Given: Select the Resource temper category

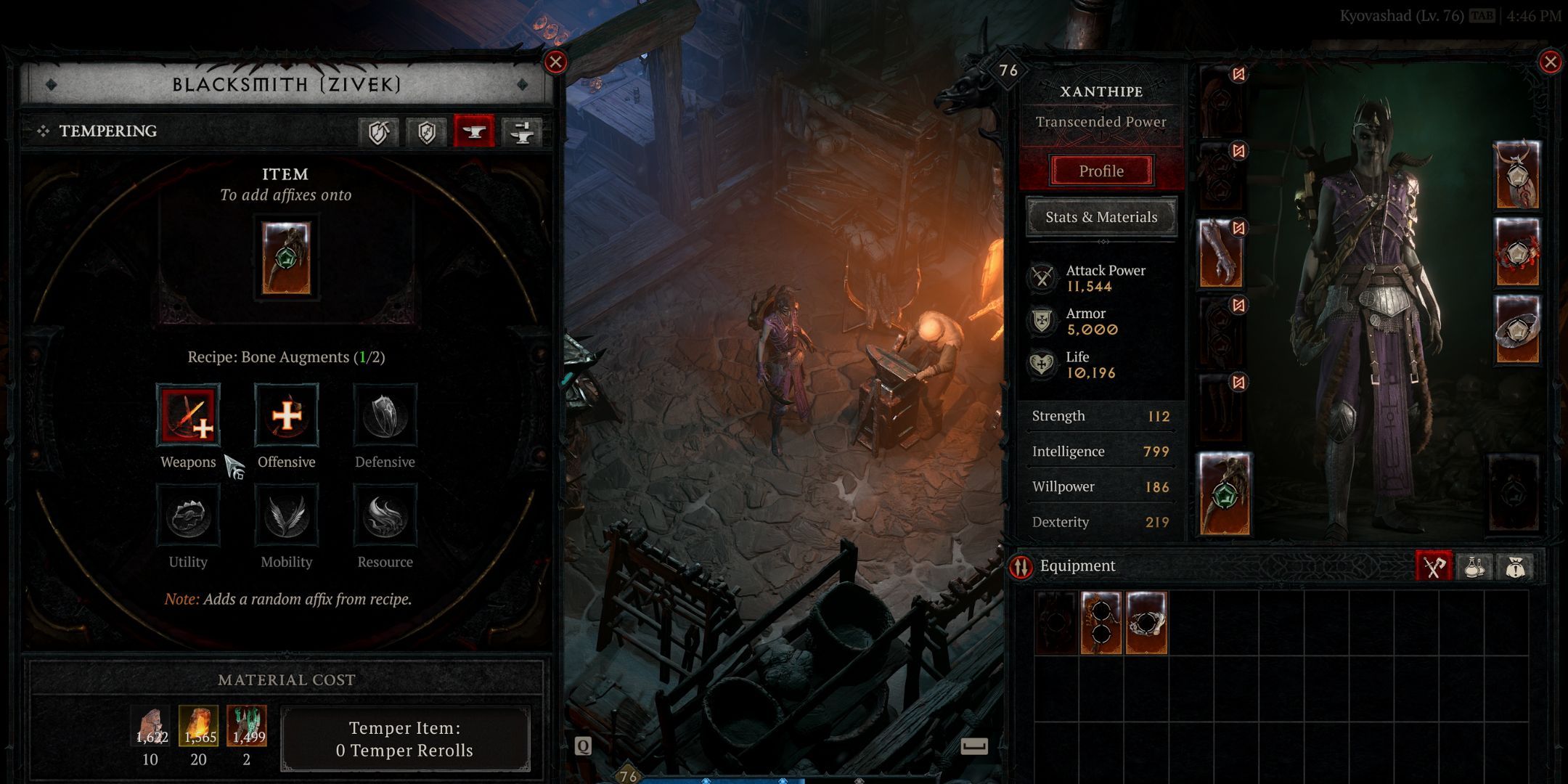Looking at the screenshot, I should pos(385,516).
